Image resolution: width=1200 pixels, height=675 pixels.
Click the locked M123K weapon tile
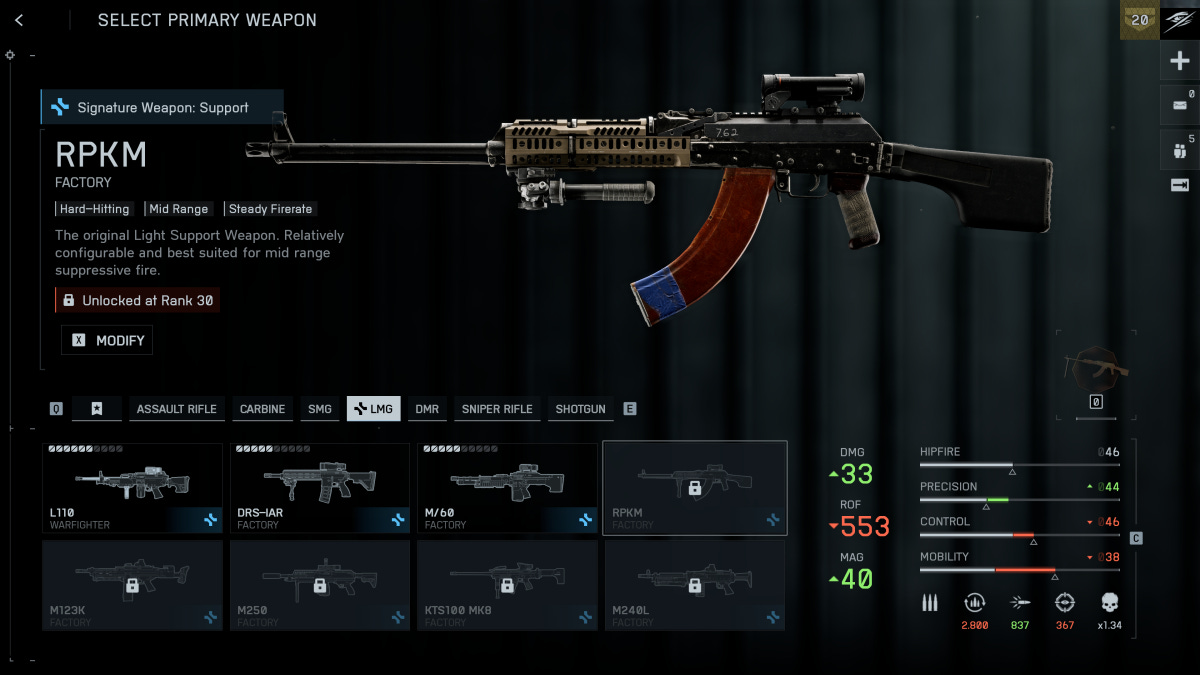(132, 585)
